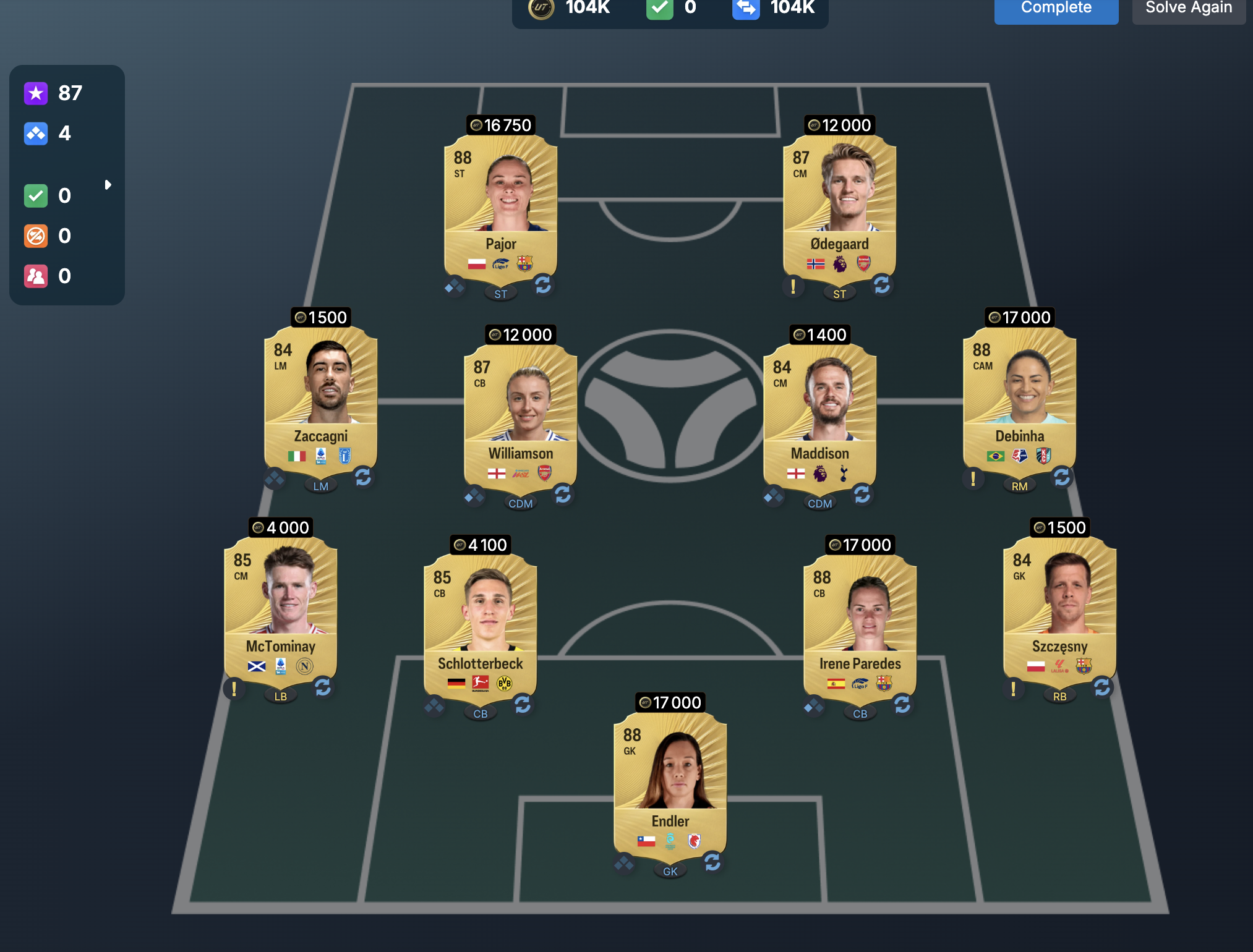1253x952 pixels.
Task: Click the Complete button
Action: 1056,9
